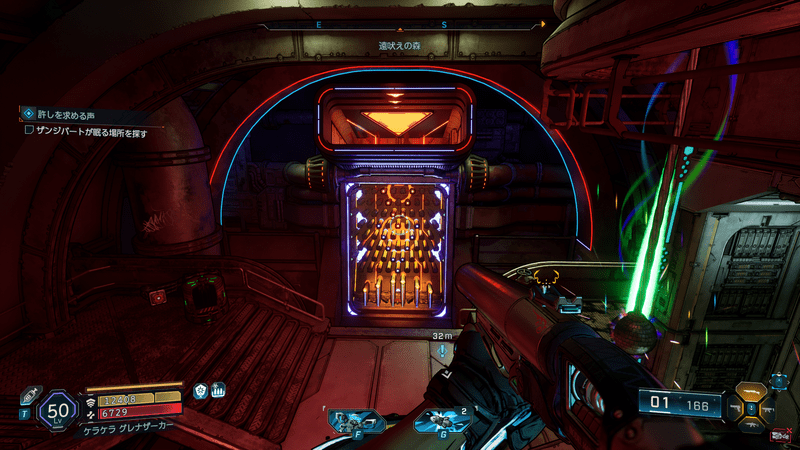Inspect the shield-shaped status buff icon
This screenshot has width=800, height=450.
[200, 391]
